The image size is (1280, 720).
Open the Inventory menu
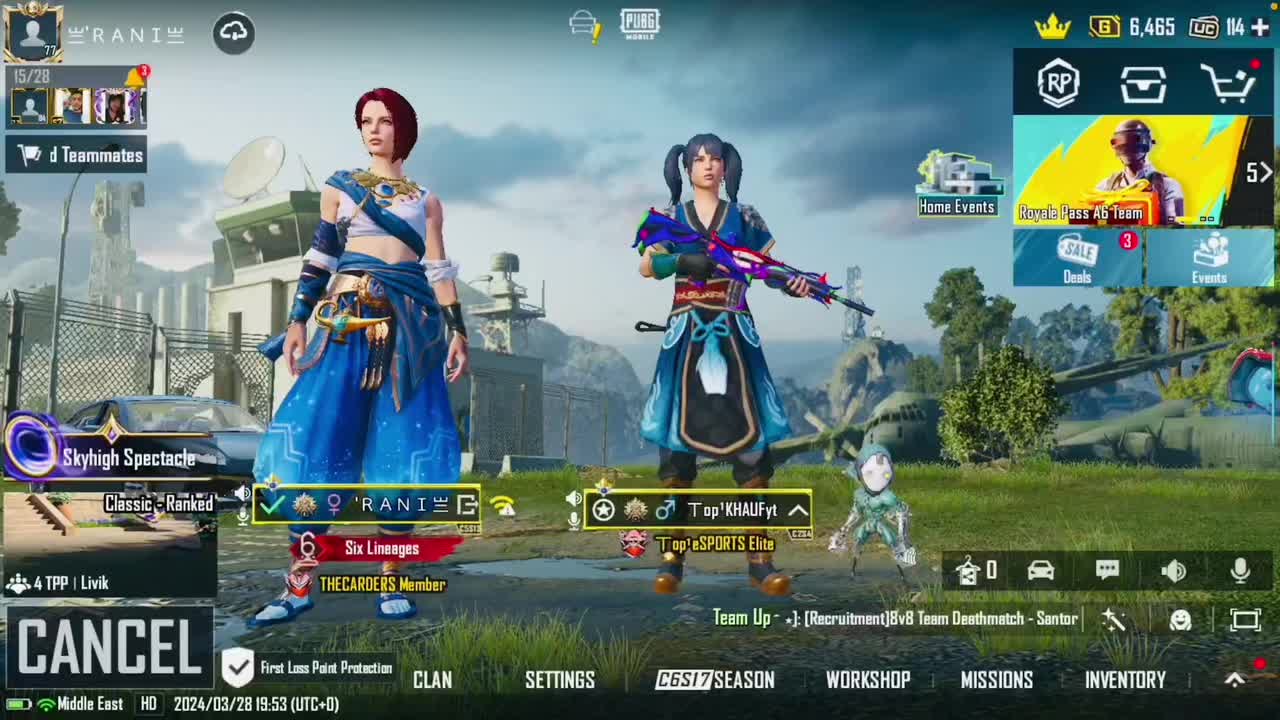coord(1125,680)
